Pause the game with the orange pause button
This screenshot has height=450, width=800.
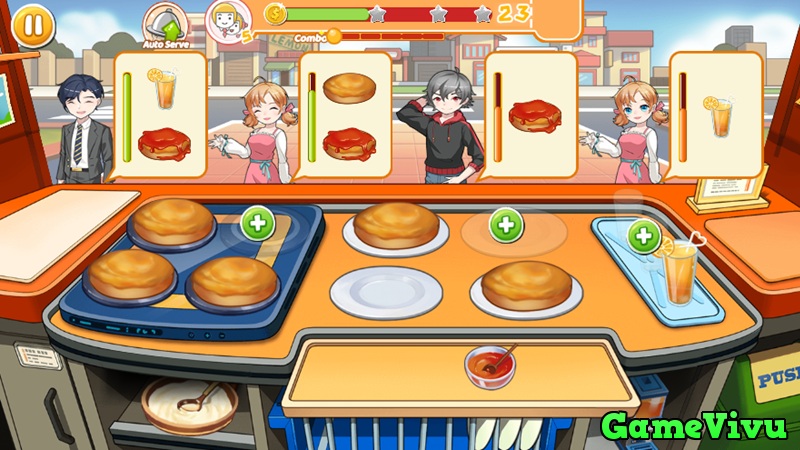[34, 24]
